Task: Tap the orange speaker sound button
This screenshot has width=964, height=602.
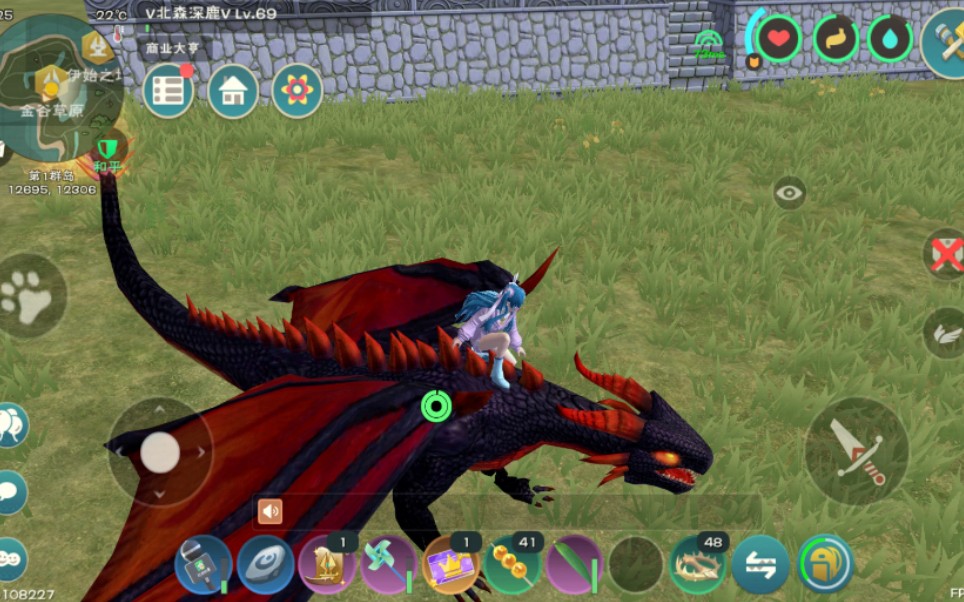Action: click(x=270, y=512)
